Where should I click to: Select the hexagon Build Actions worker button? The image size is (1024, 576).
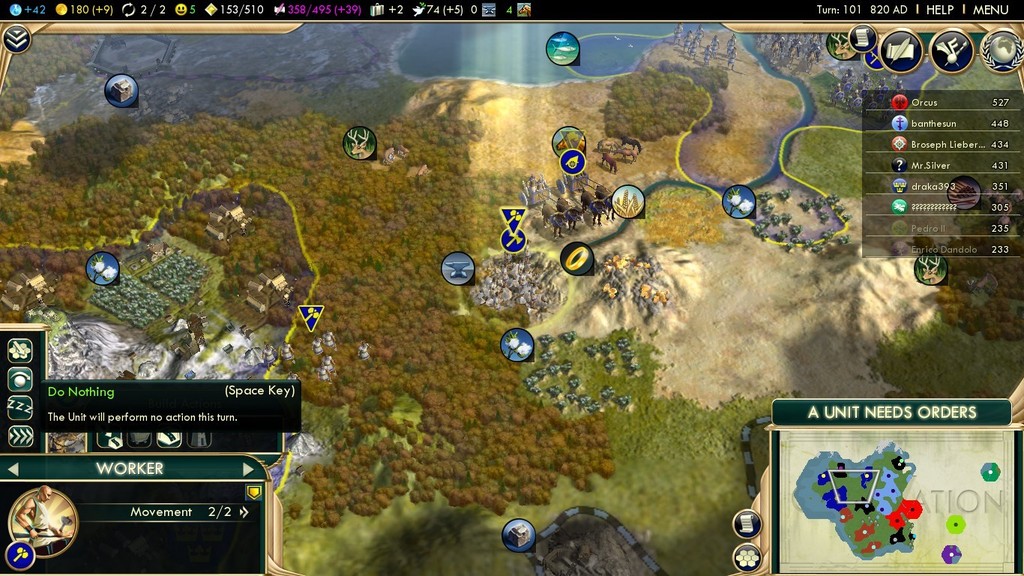[x=20, y=351]
